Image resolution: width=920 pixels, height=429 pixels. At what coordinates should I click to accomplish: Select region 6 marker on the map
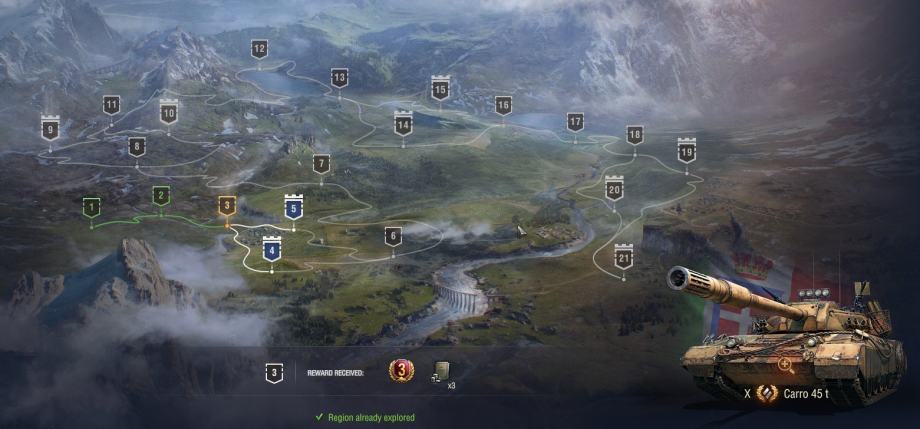click(393, 236)
